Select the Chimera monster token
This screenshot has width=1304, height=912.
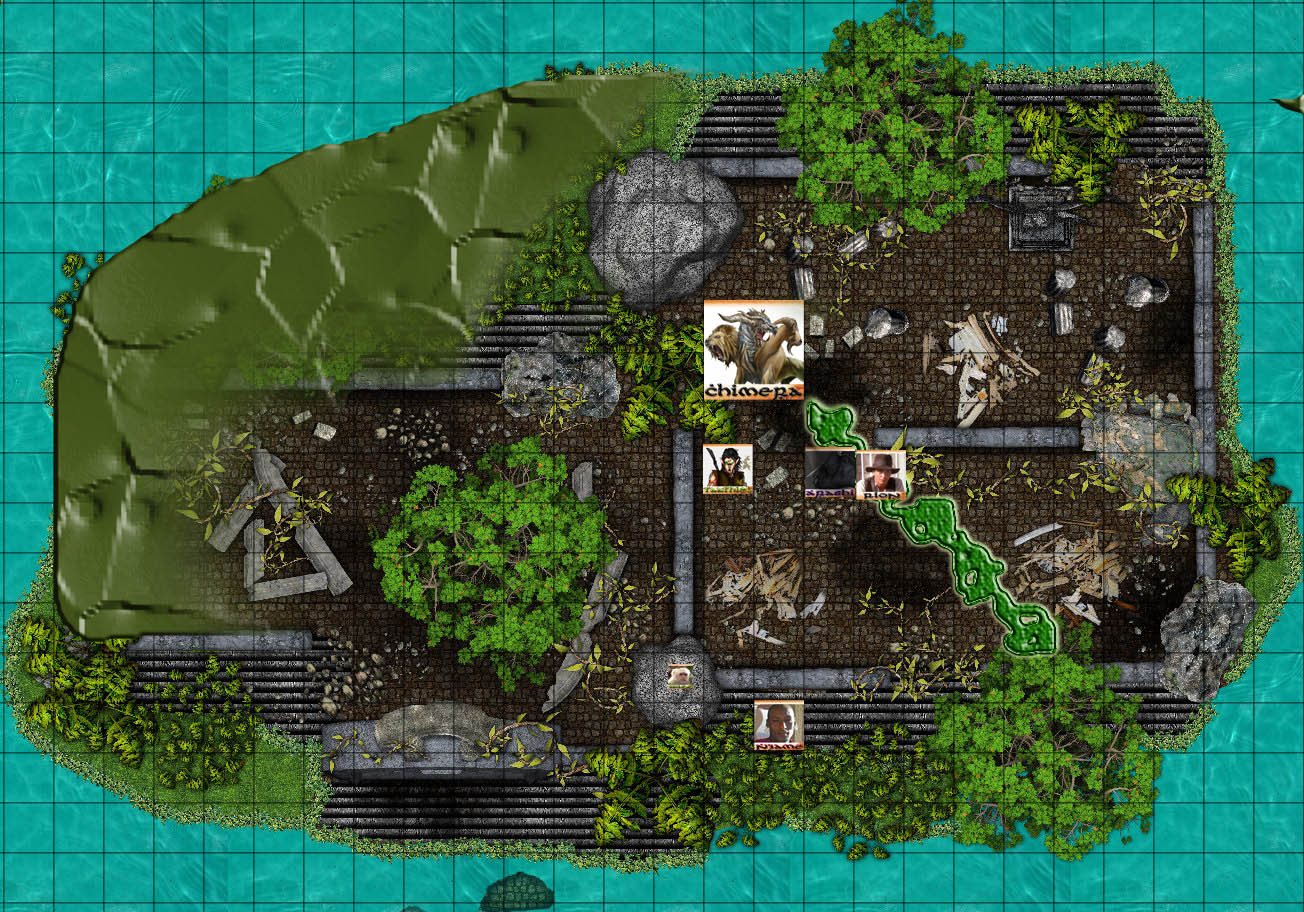pyautogui.click(x=753, y=350)
